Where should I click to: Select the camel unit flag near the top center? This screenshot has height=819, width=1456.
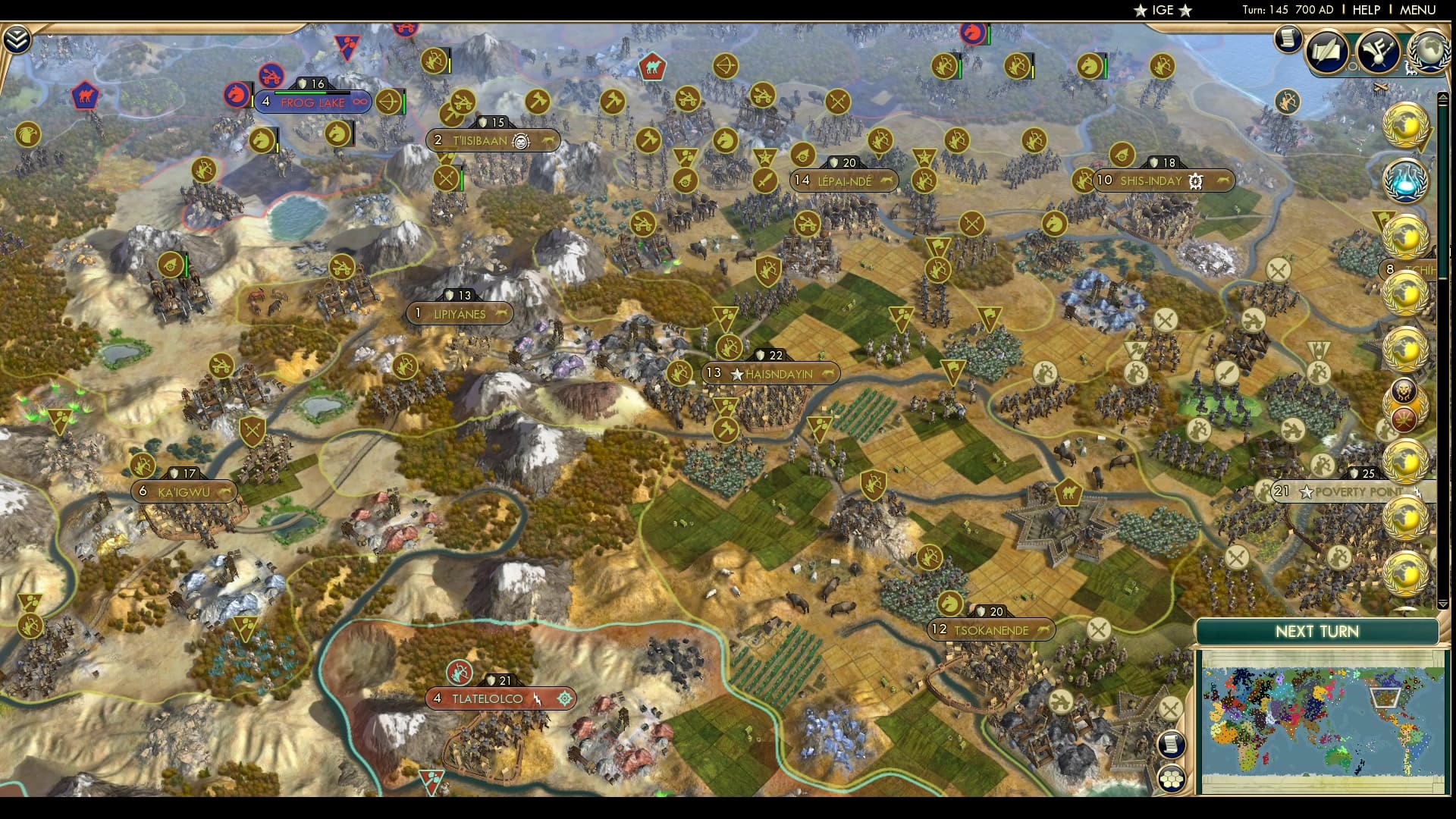pyautogui.click(x=654, y=68)
